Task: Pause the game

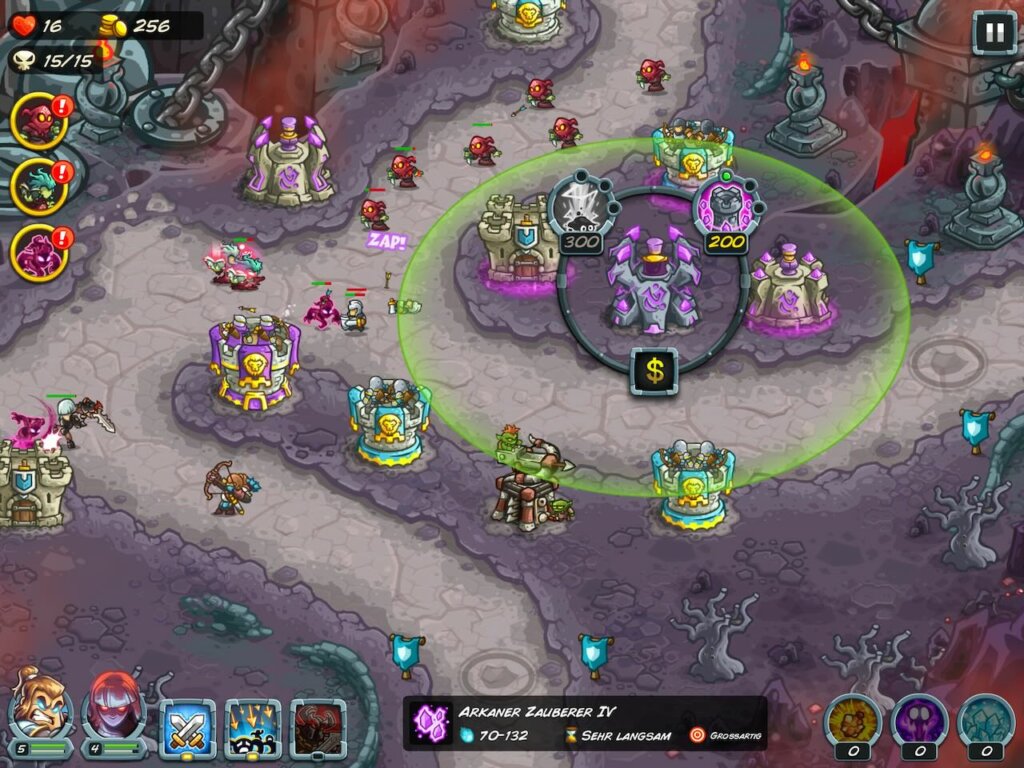Action: [x=994, y=33]
